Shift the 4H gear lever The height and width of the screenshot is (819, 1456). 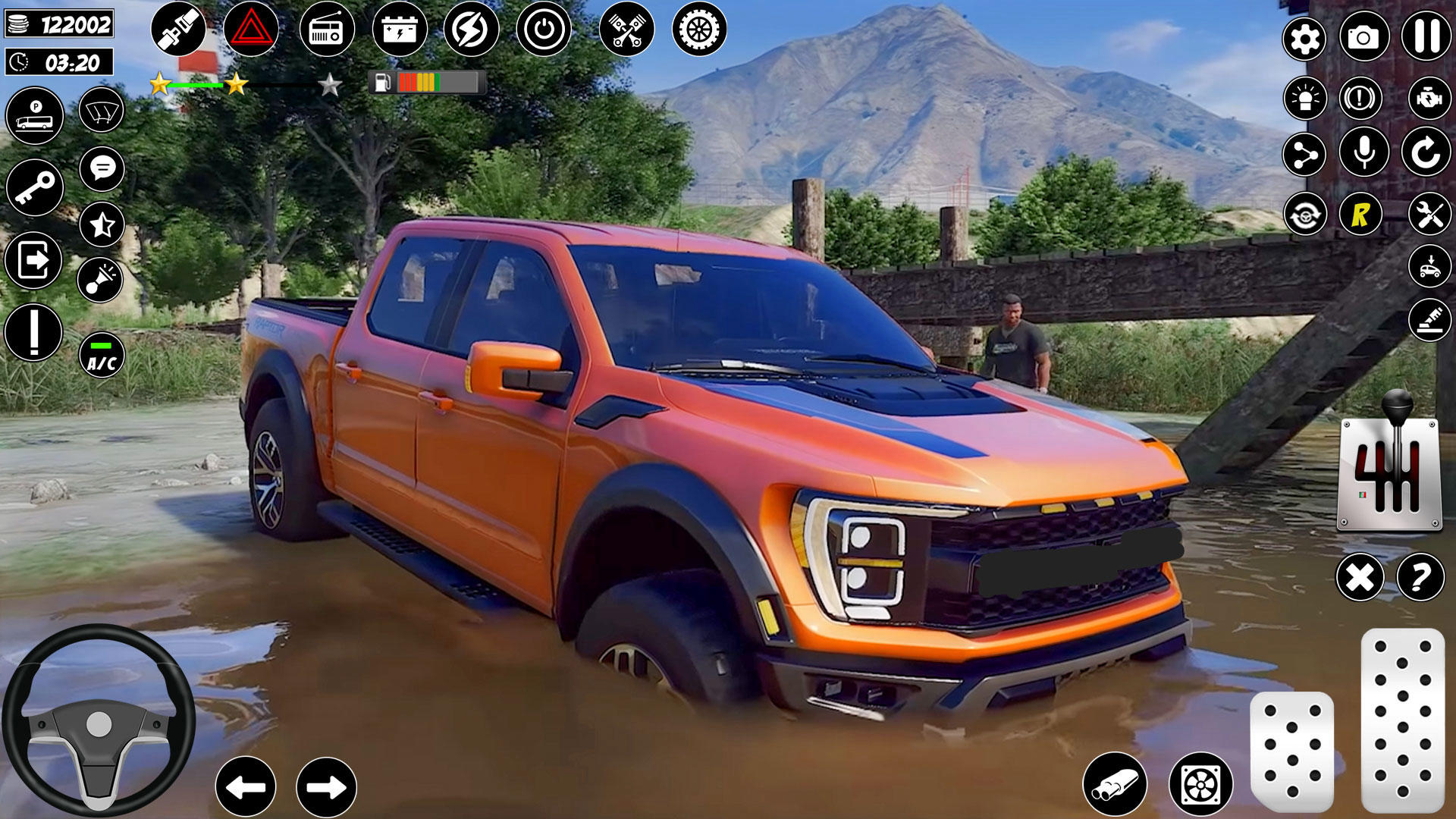[1390, 470]
